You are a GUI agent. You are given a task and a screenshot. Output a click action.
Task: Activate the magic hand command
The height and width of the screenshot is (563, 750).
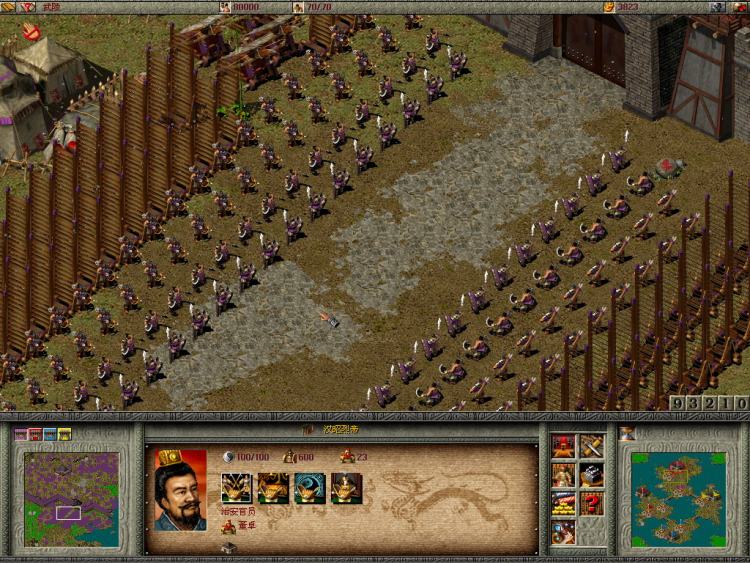[x=564, y=530]
